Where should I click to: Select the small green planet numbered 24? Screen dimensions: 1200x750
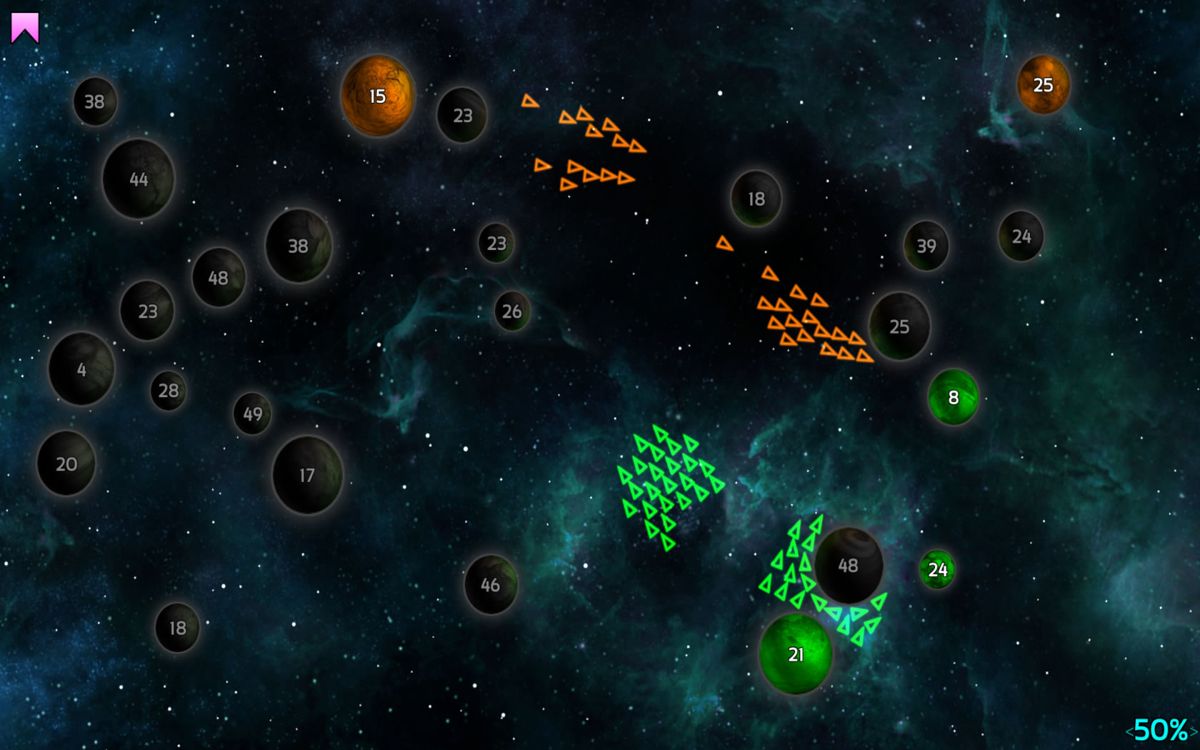point(937,569)
